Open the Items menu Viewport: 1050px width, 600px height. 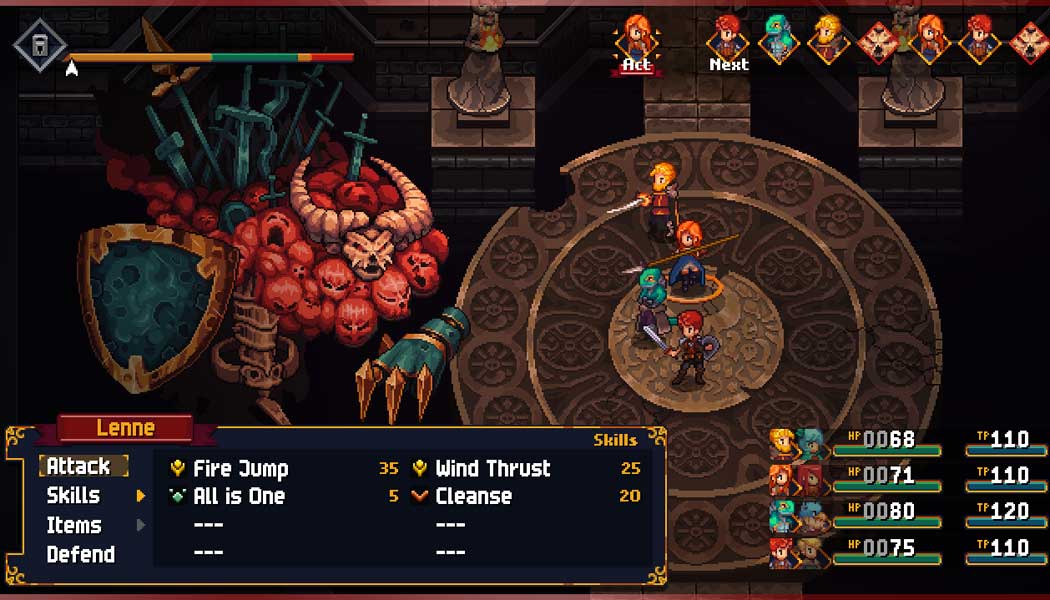[x=74, y=525]
